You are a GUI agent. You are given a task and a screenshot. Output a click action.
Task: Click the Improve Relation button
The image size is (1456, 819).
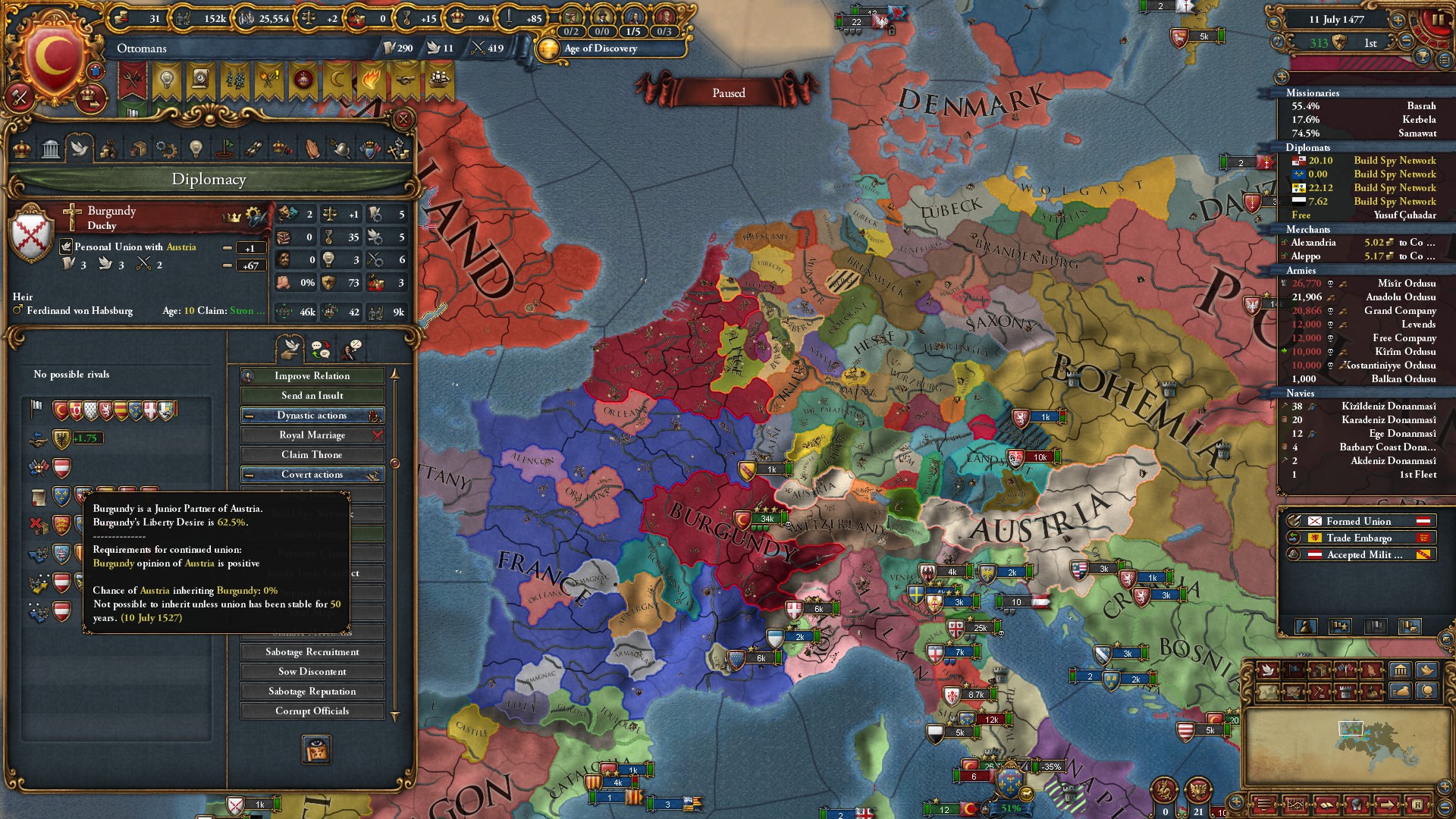click(312, 376)
